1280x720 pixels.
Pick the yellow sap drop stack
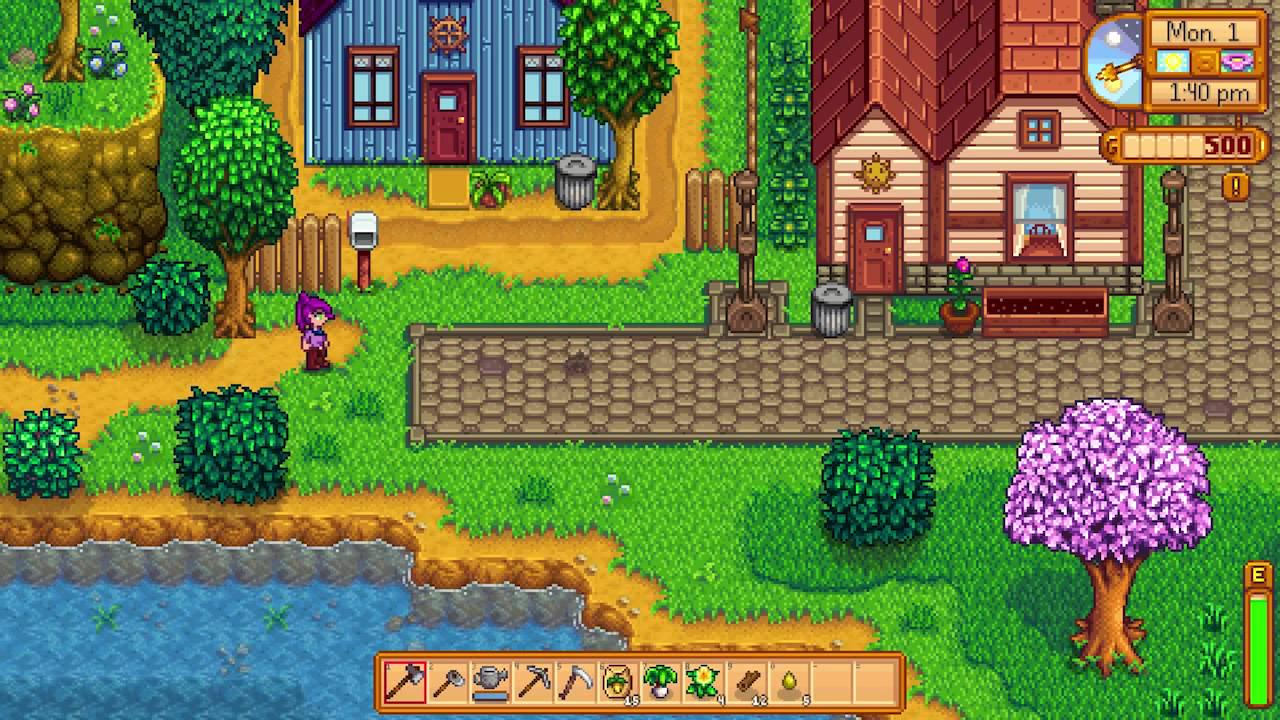tap(791, 683)
